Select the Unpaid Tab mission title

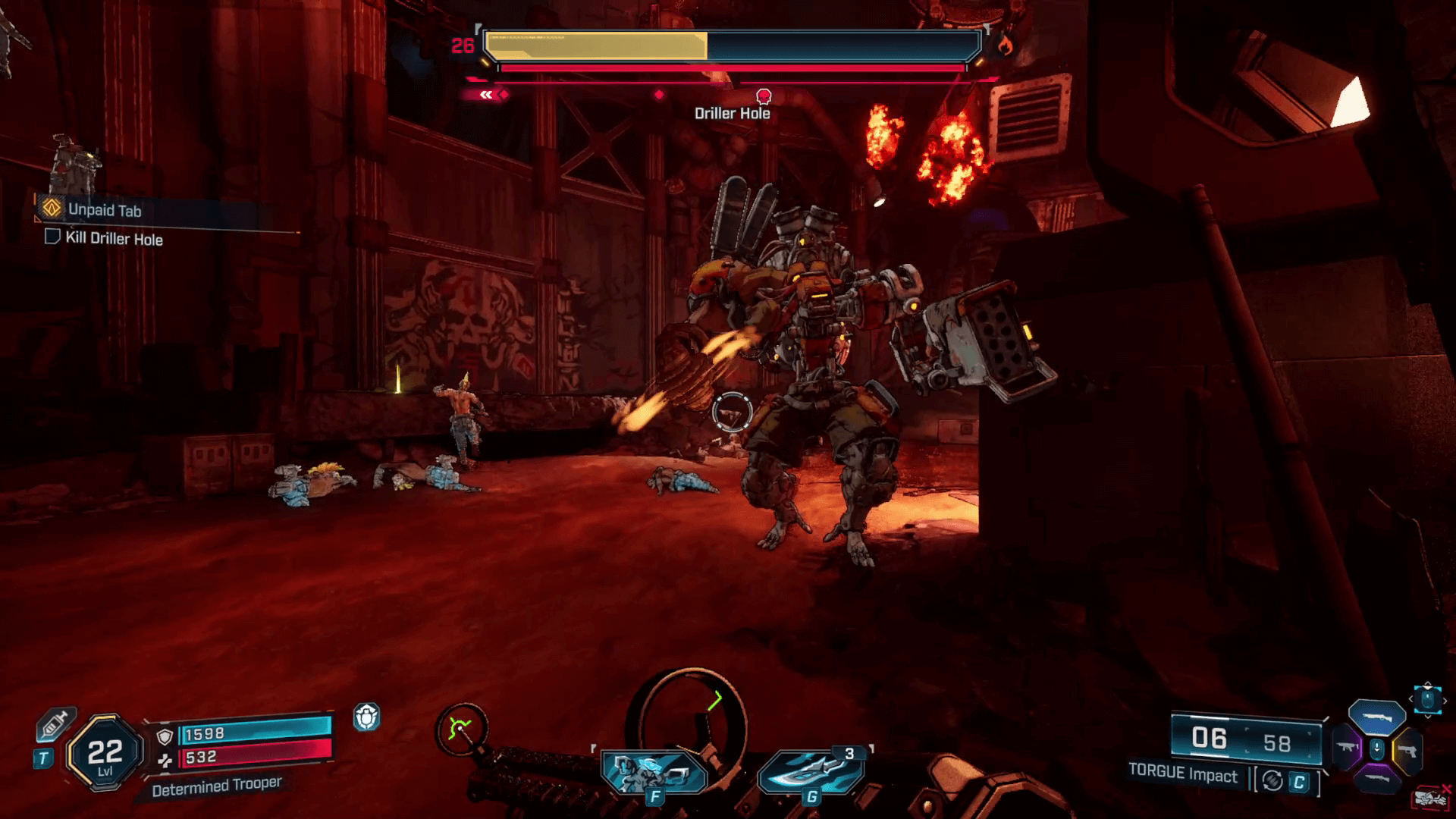[x=105, y=211]
